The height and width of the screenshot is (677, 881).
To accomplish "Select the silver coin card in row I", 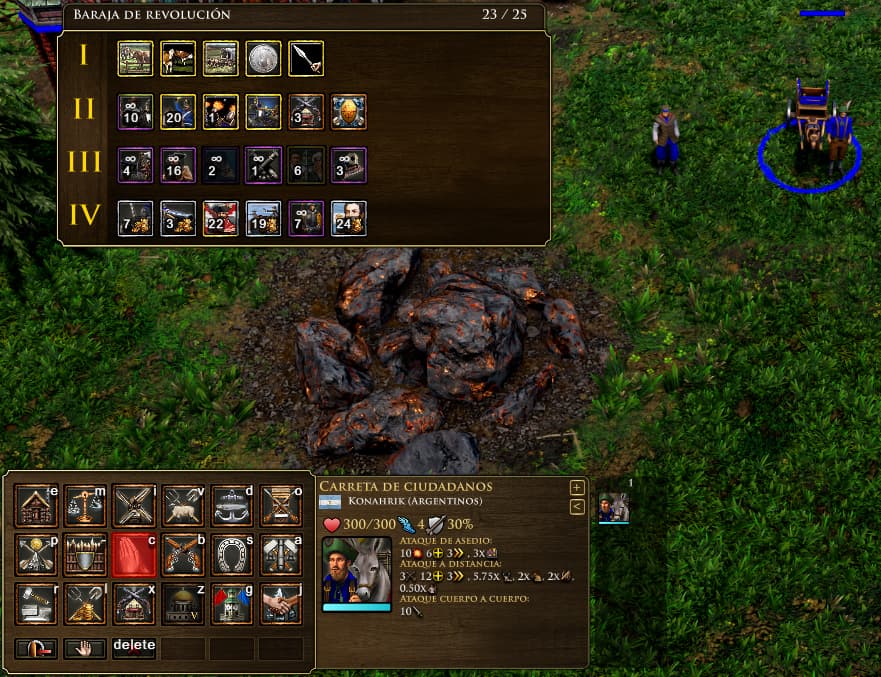I will (x=263, y=58).
